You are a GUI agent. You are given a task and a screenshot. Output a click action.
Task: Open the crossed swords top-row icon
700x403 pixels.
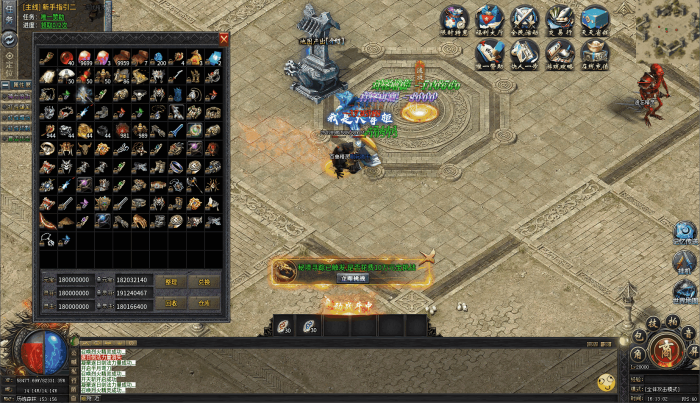click(524, 19)
